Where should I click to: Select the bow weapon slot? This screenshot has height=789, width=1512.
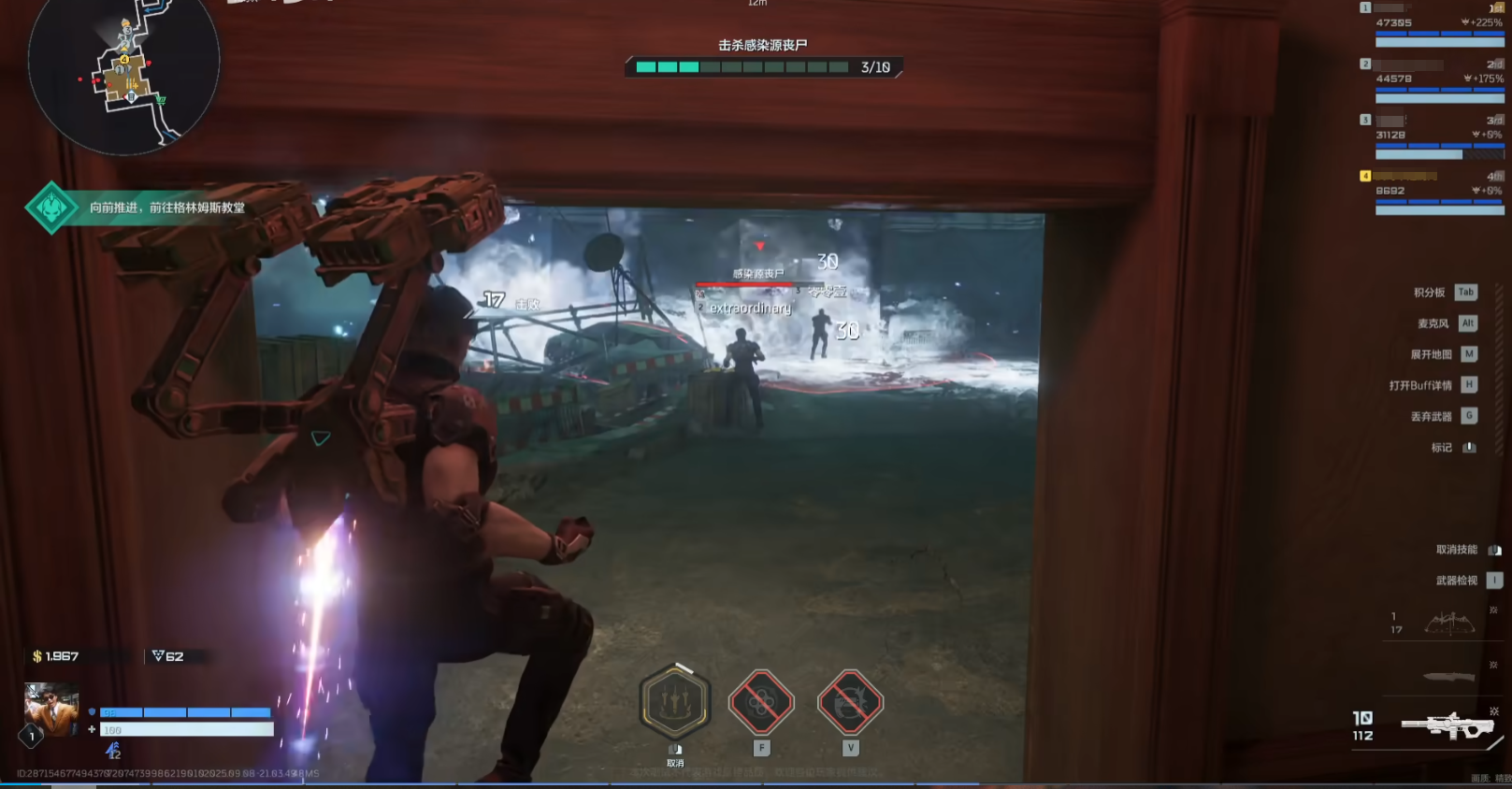tap(1448, 623)
